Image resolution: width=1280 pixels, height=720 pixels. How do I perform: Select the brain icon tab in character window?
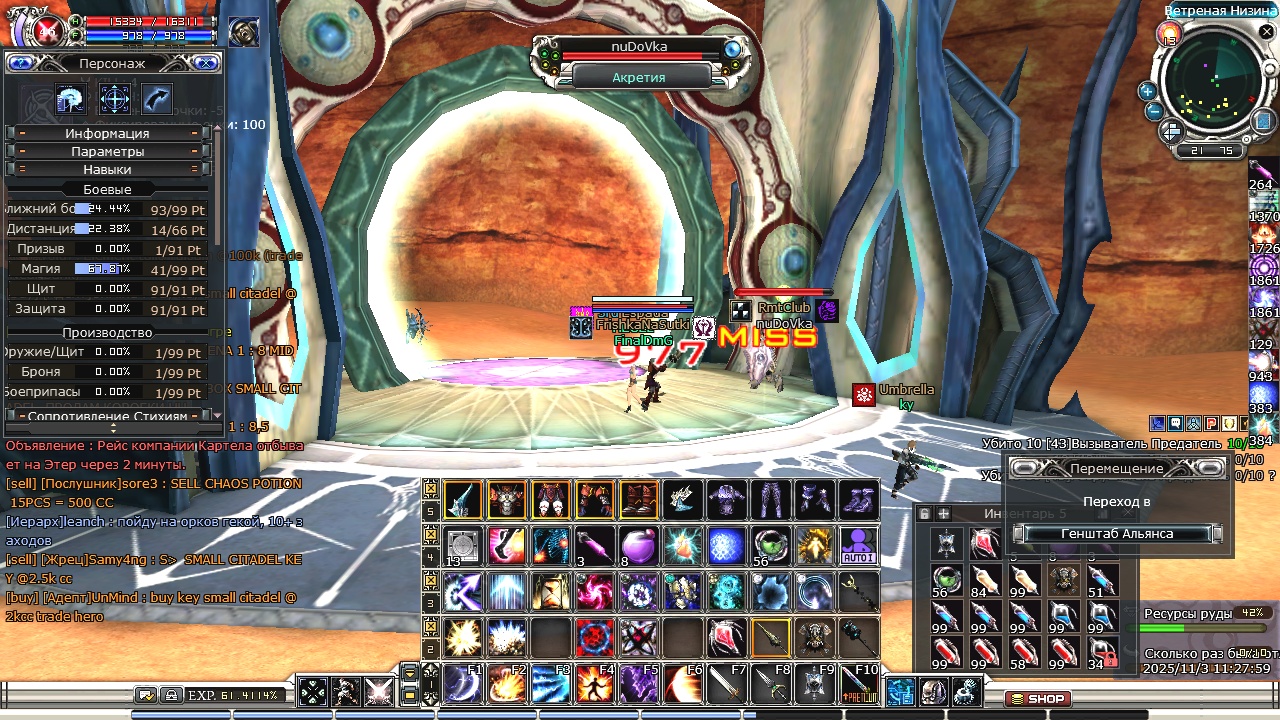click(x=71, y=99)
